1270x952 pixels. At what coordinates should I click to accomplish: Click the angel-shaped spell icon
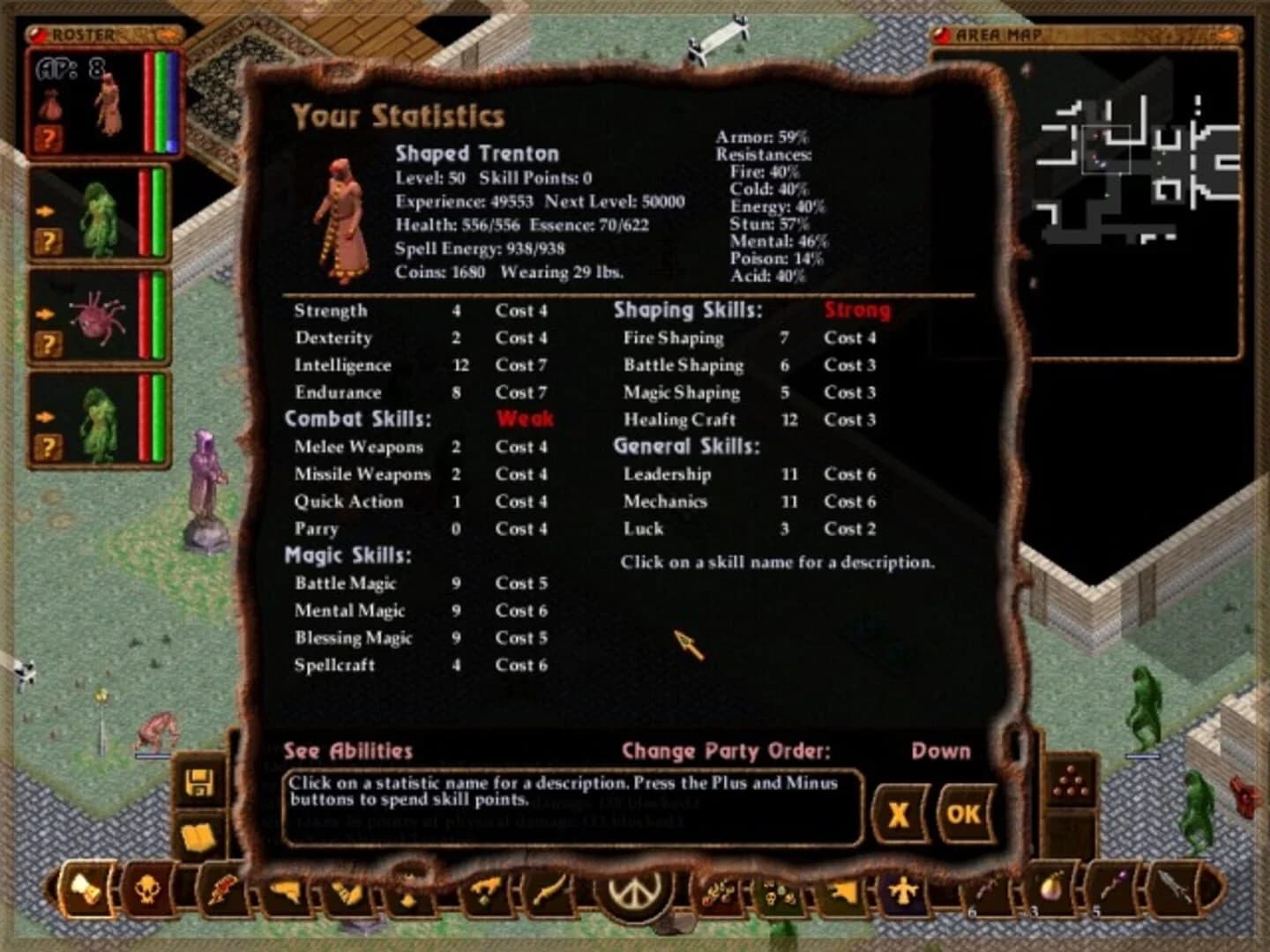(903, 892)
